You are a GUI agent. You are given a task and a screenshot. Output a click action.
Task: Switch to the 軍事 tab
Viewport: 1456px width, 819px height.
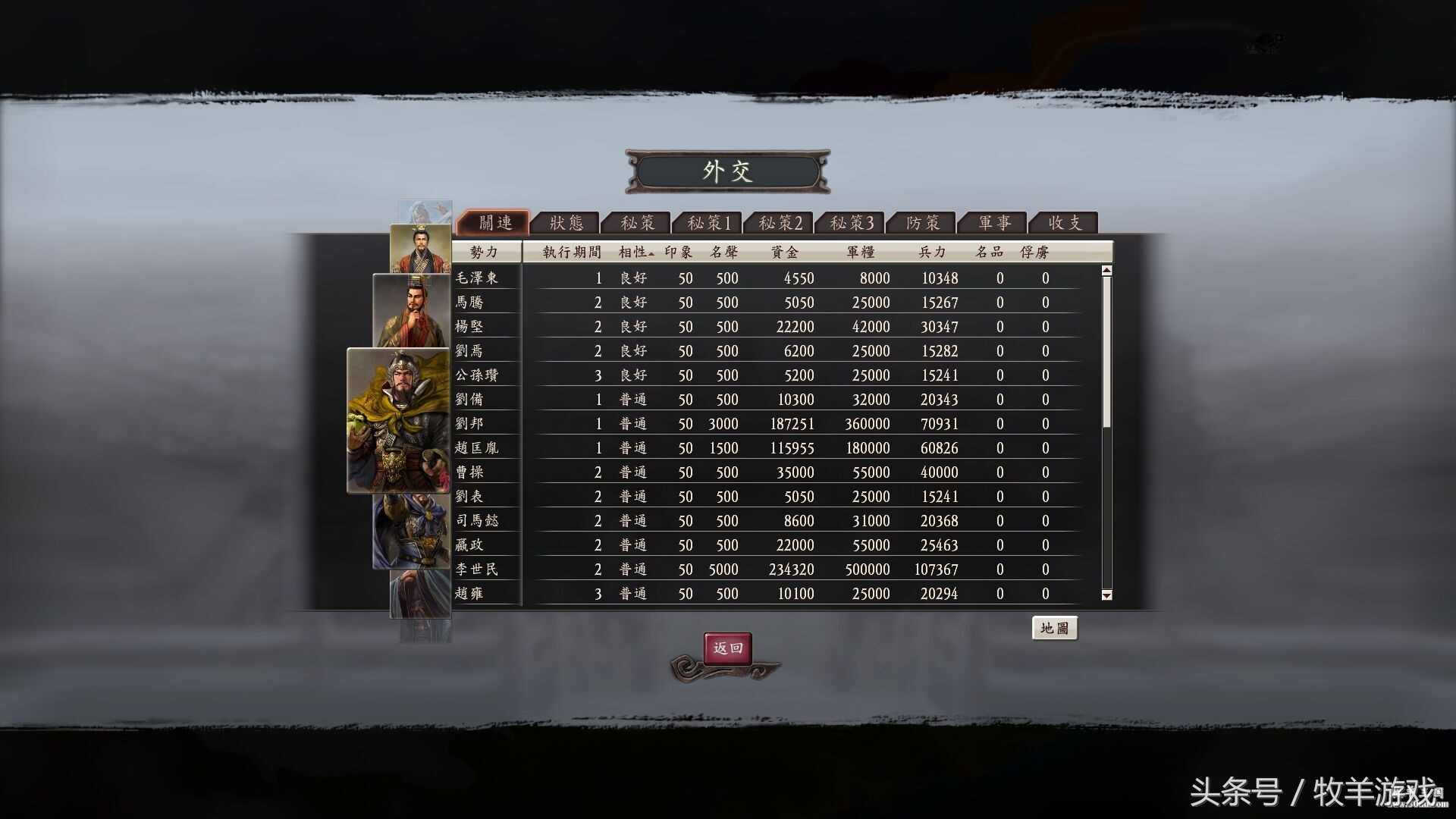click(993, 222)
